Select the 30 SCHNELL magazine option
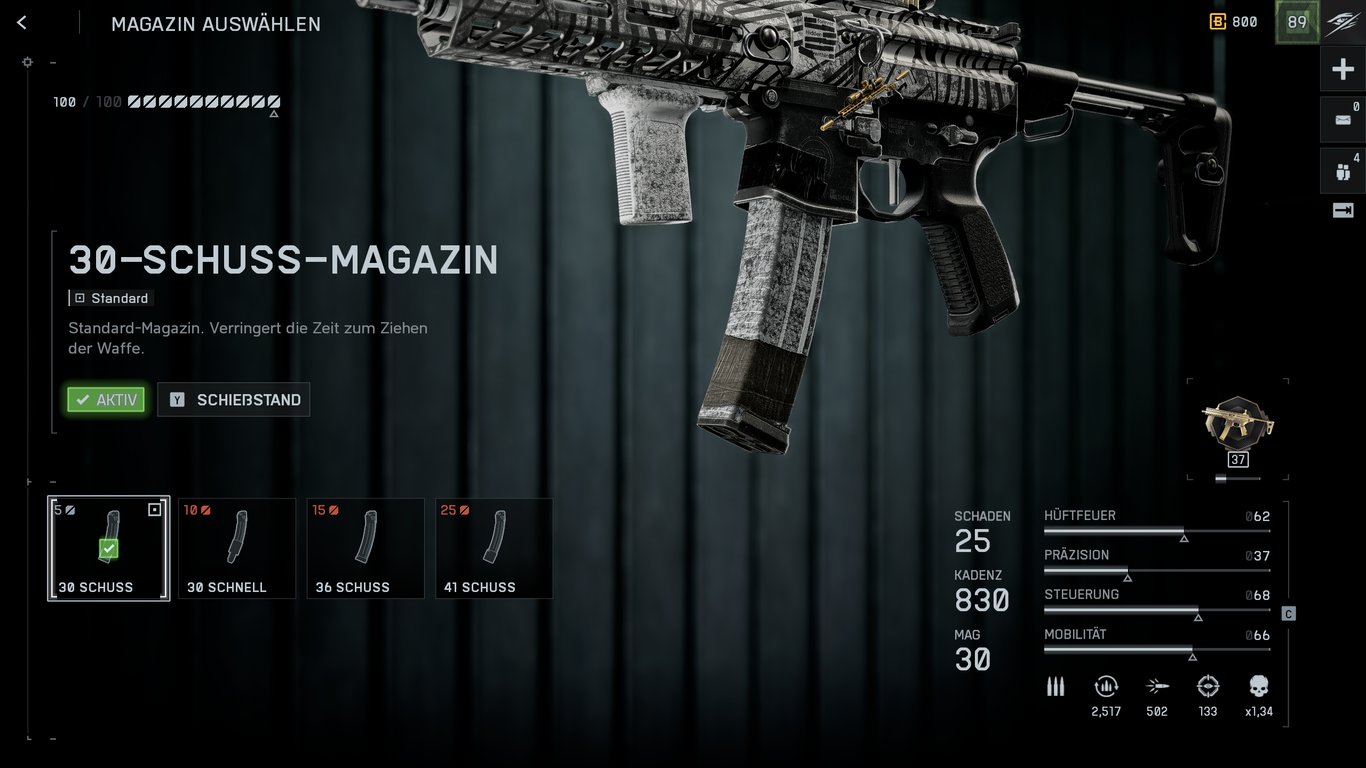The height and width of the screenshot is (768, 1366). pyautogui.click(x=236, y=548)
